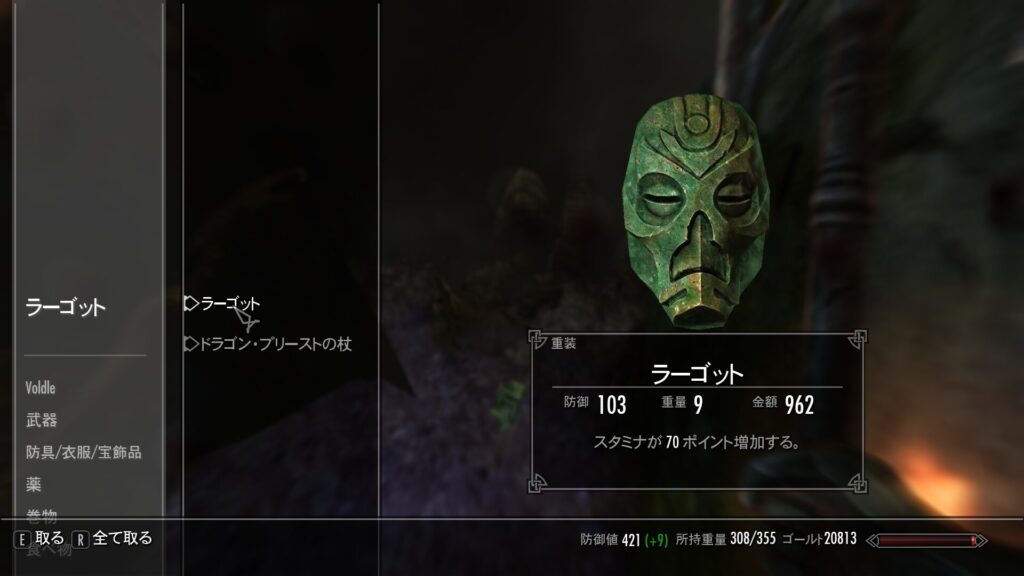
Task: Open the 防具/衣服/宝飾品 category
Action: click(84, 452)
